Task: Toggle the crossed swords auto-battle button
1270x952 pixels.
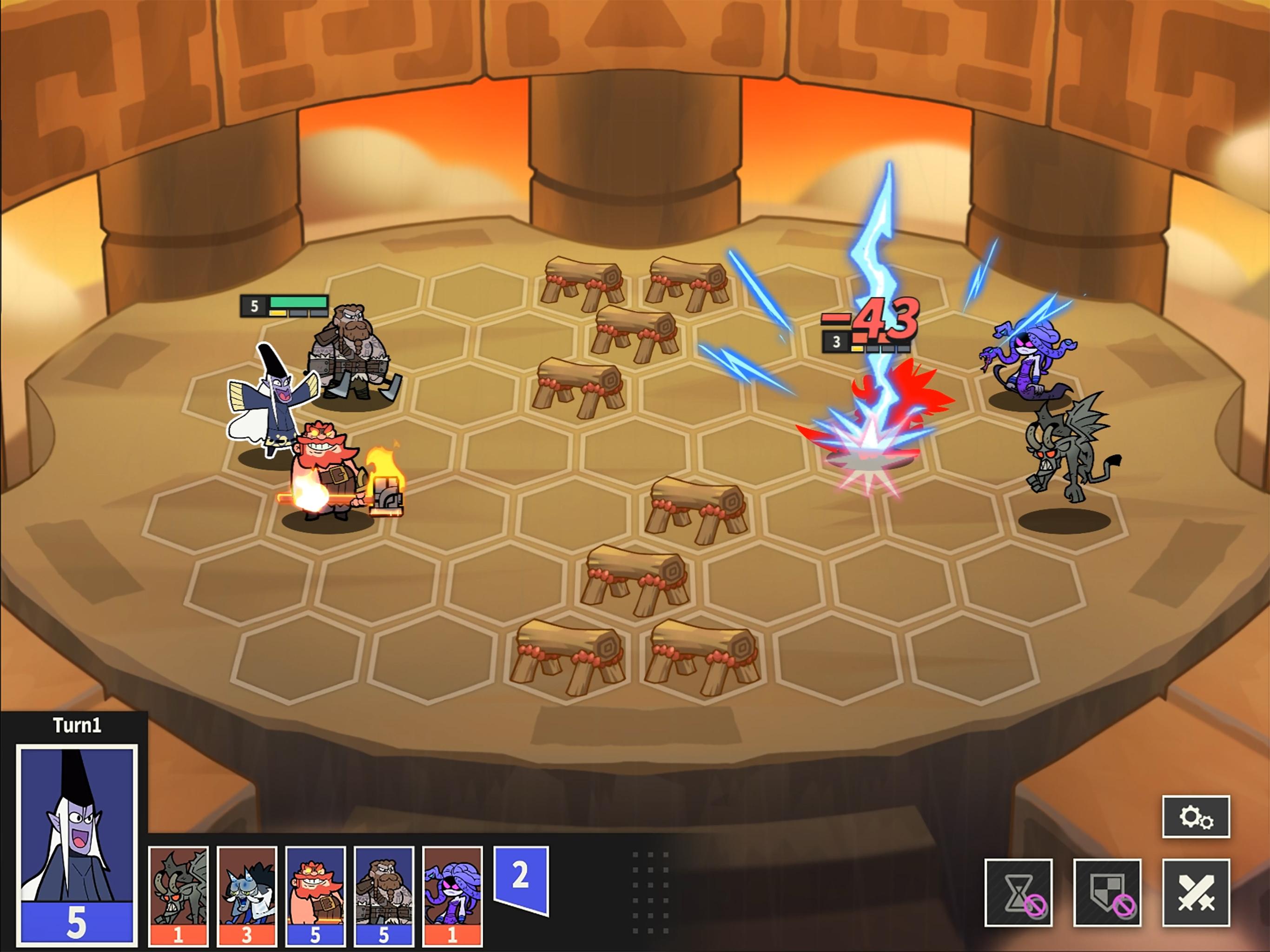Action: [x=1195, y=892]
